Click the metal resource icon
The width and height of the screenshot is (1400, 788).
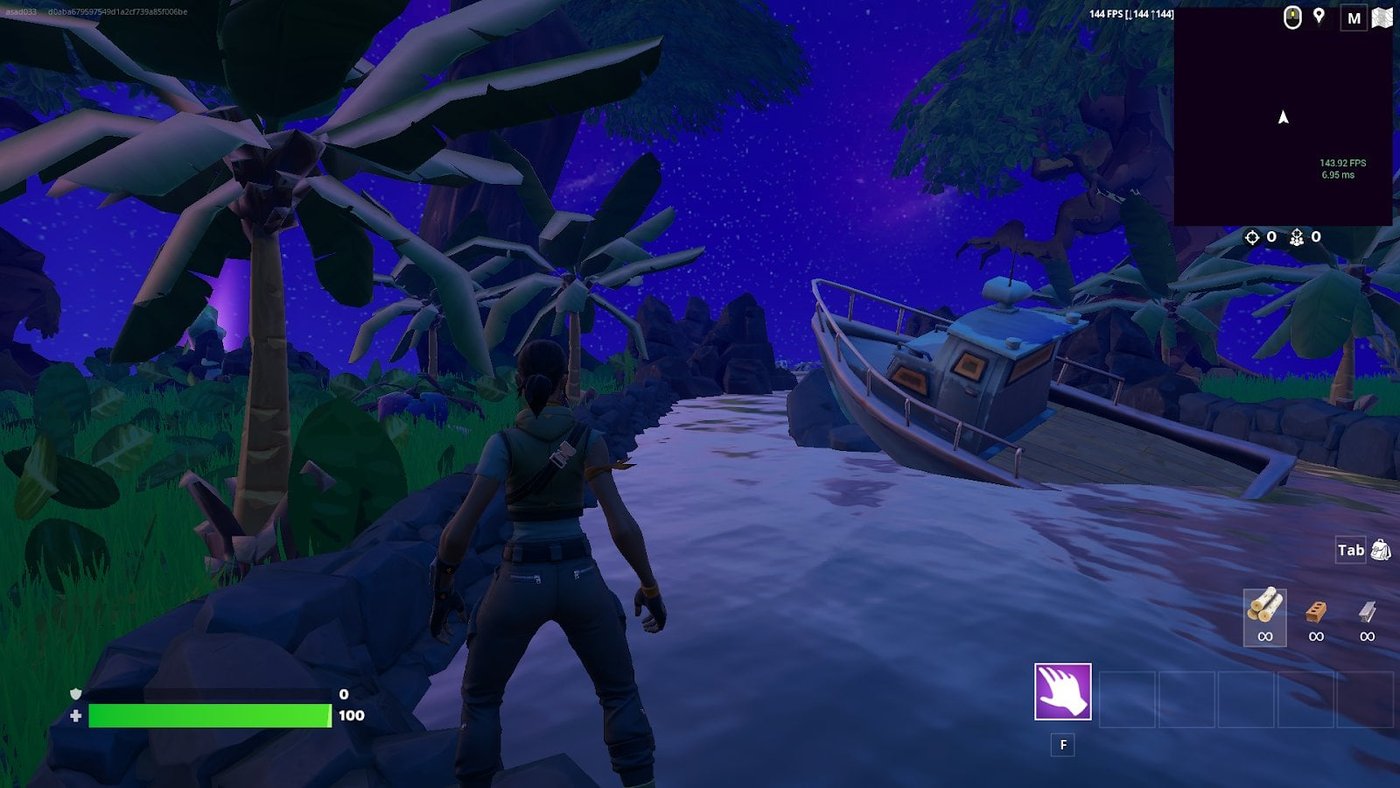point(1366,611)
